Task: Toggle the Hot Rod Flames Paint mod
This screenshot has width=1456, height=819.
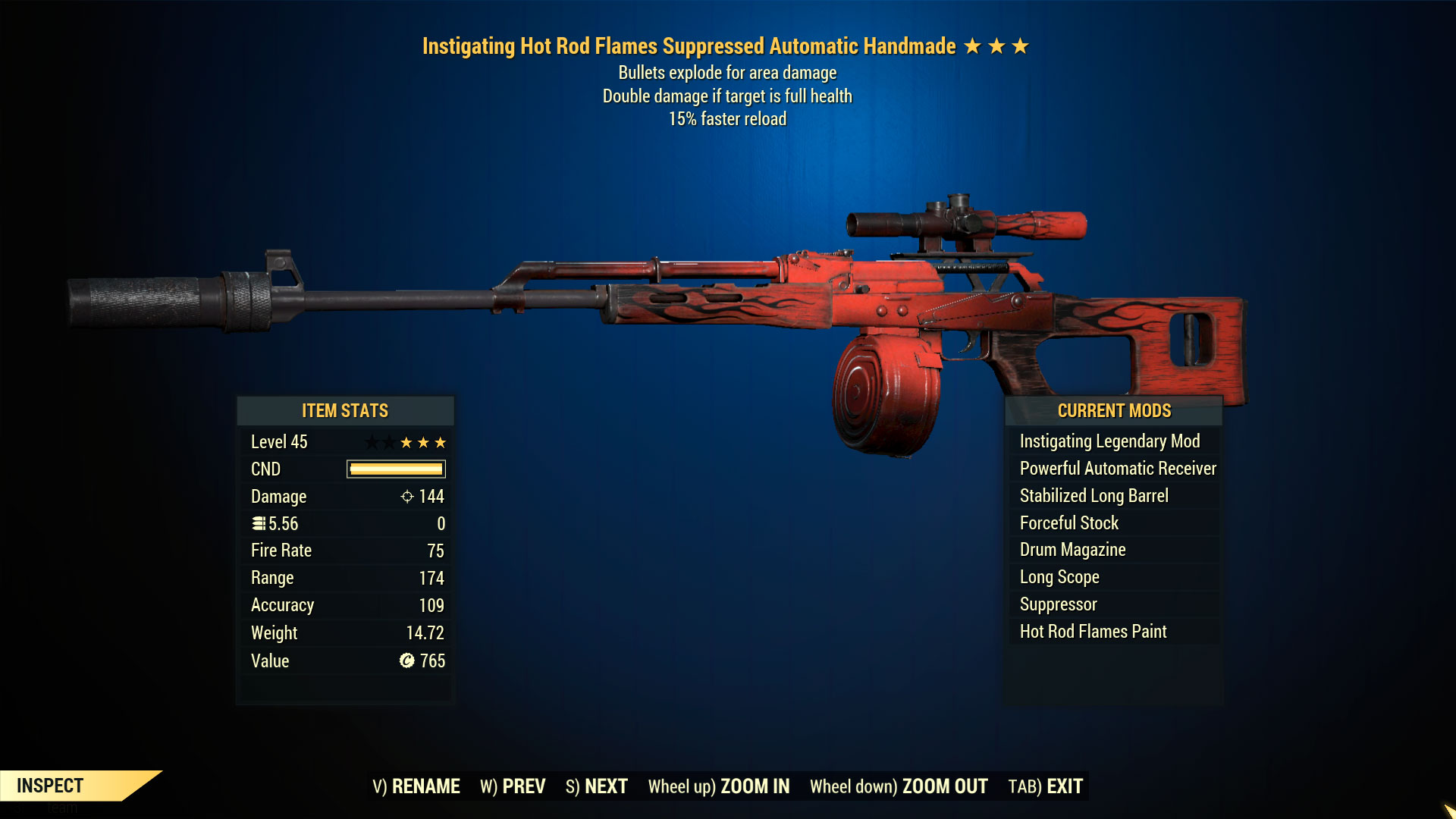Action: pyautogui.click(x=1093, y=631)
